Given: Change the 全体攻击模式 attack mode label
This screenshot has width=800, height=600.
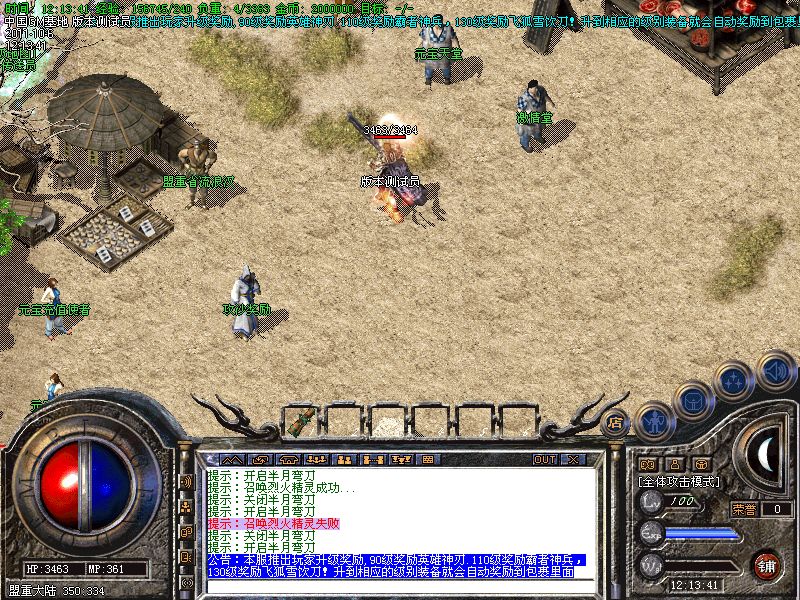Looking at the screenshot, I should [x=679, y=481].
